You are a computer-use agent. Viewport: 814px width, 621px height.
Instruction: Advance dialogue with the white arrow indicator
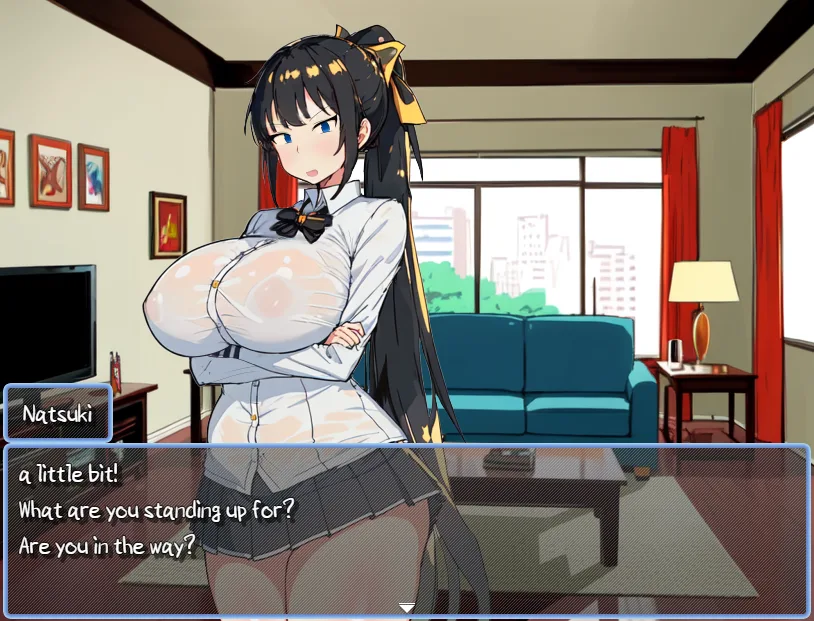coord(406,607)
